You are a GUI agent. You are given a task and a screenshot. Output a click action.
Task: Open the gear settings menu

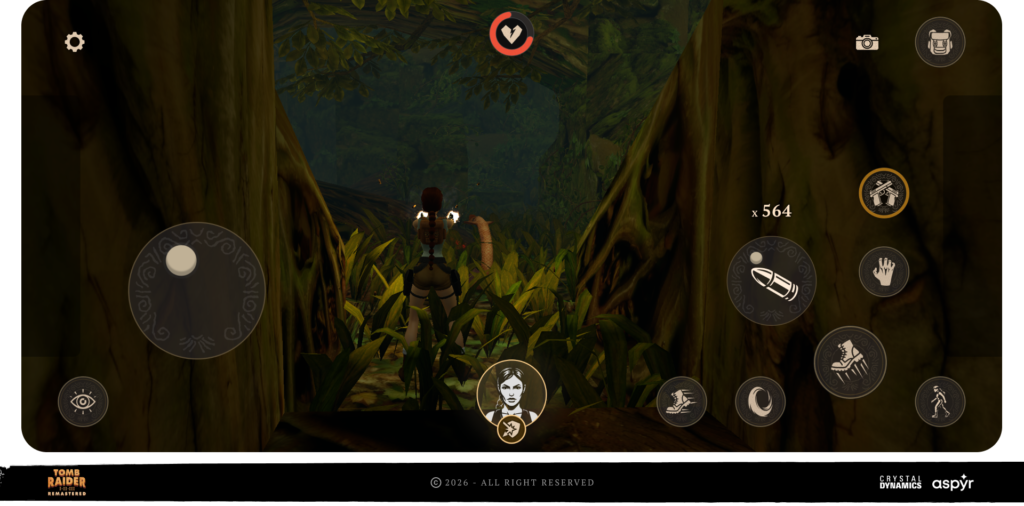coord(75,42)
